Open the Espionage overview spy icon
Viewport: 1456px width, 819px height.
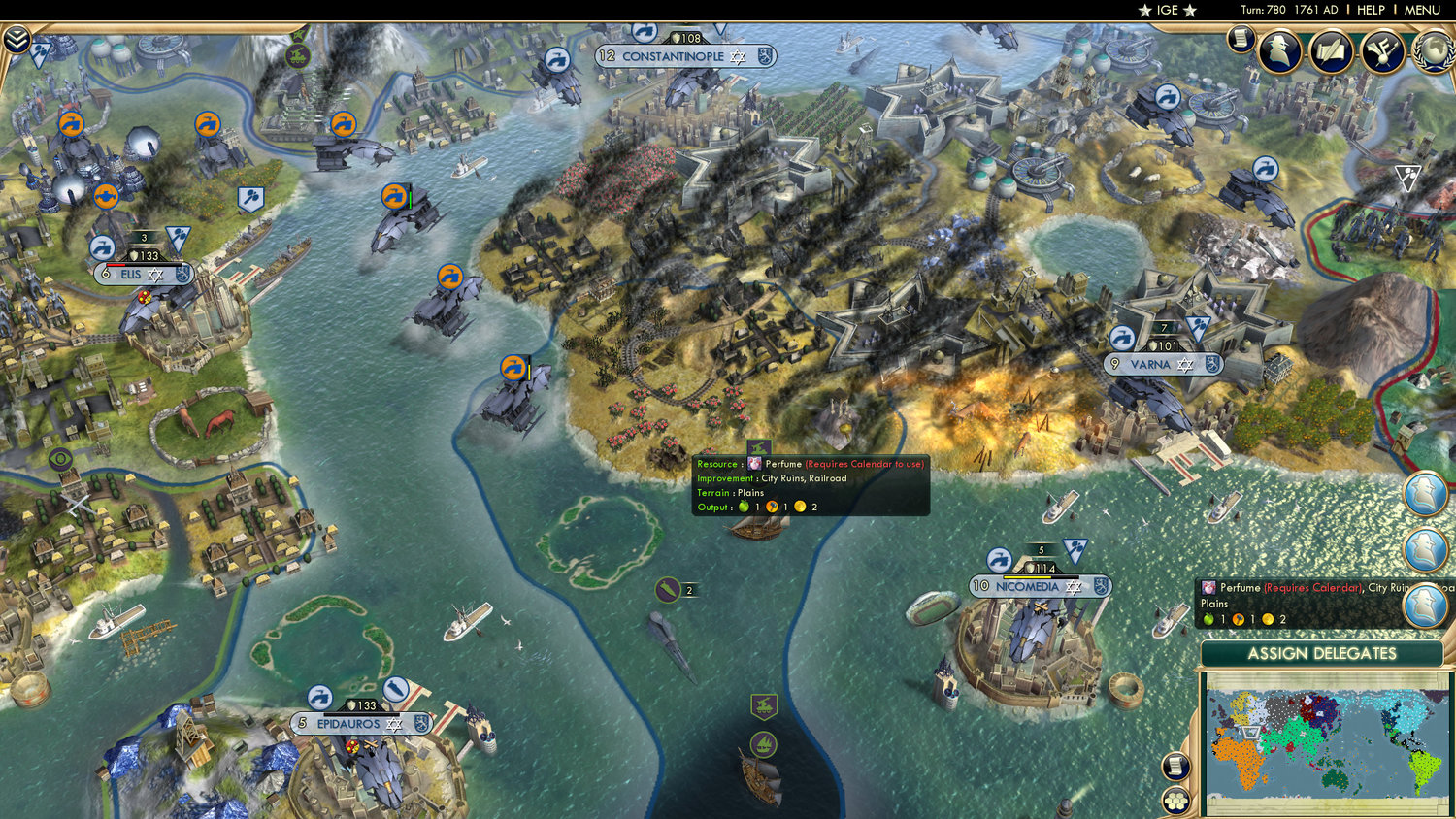(x=1279, y=50)
